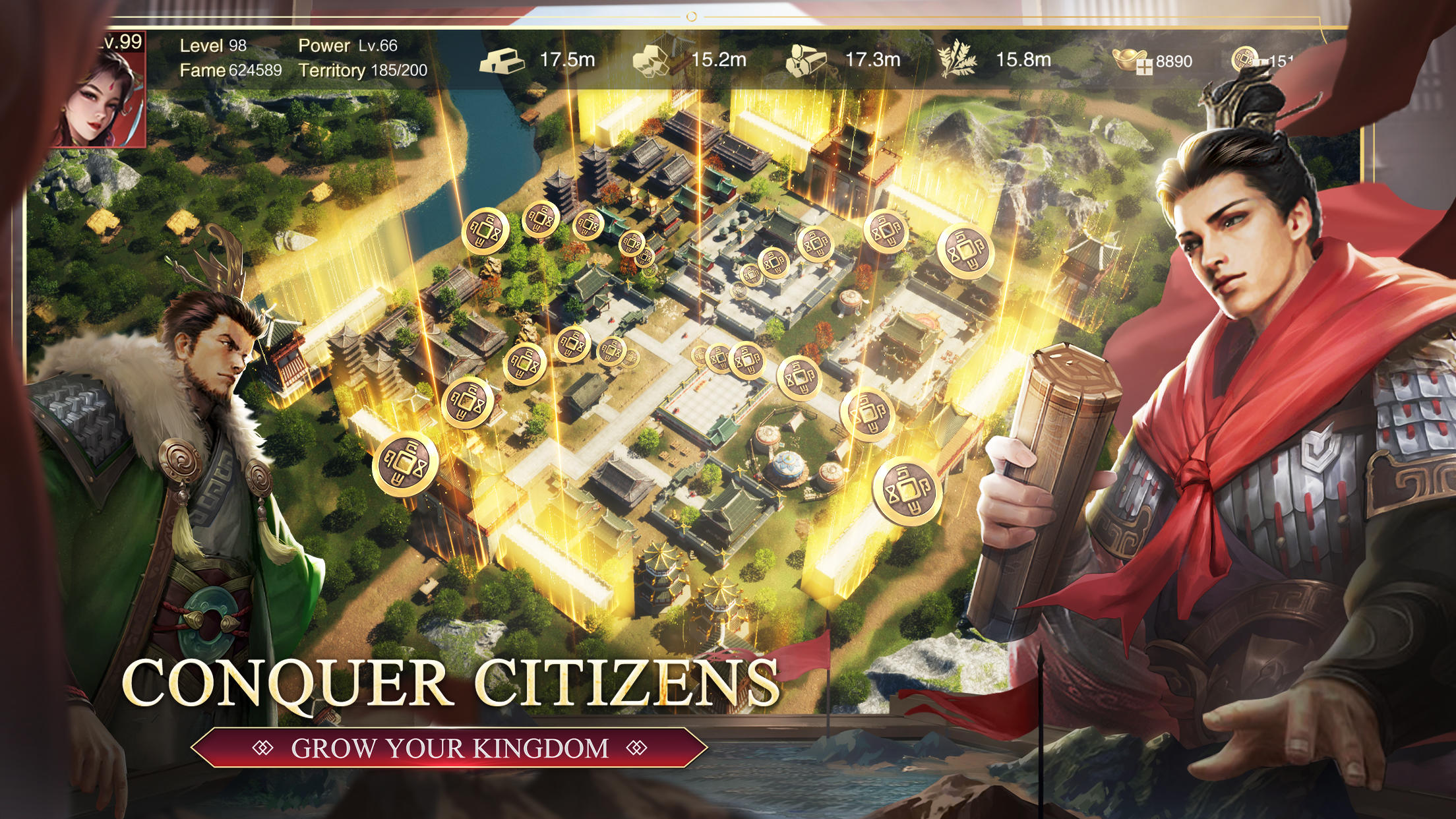Click the wood resource icon showing 17.3m
1456x819 pixels.
pos(806,59)
